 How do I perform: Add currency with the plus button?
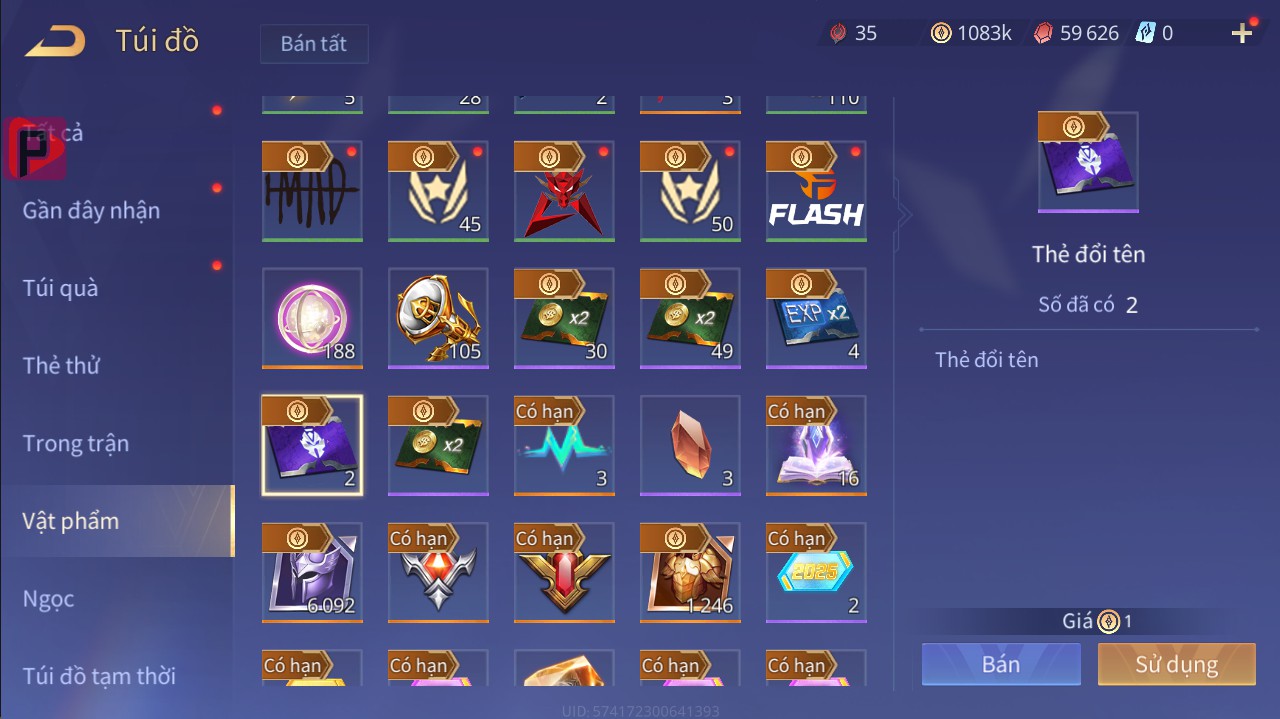1242,34
